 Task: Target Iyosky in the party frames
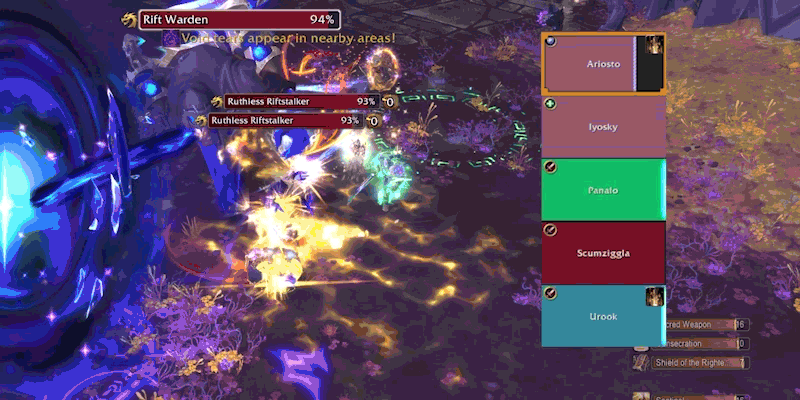[603, 126]
